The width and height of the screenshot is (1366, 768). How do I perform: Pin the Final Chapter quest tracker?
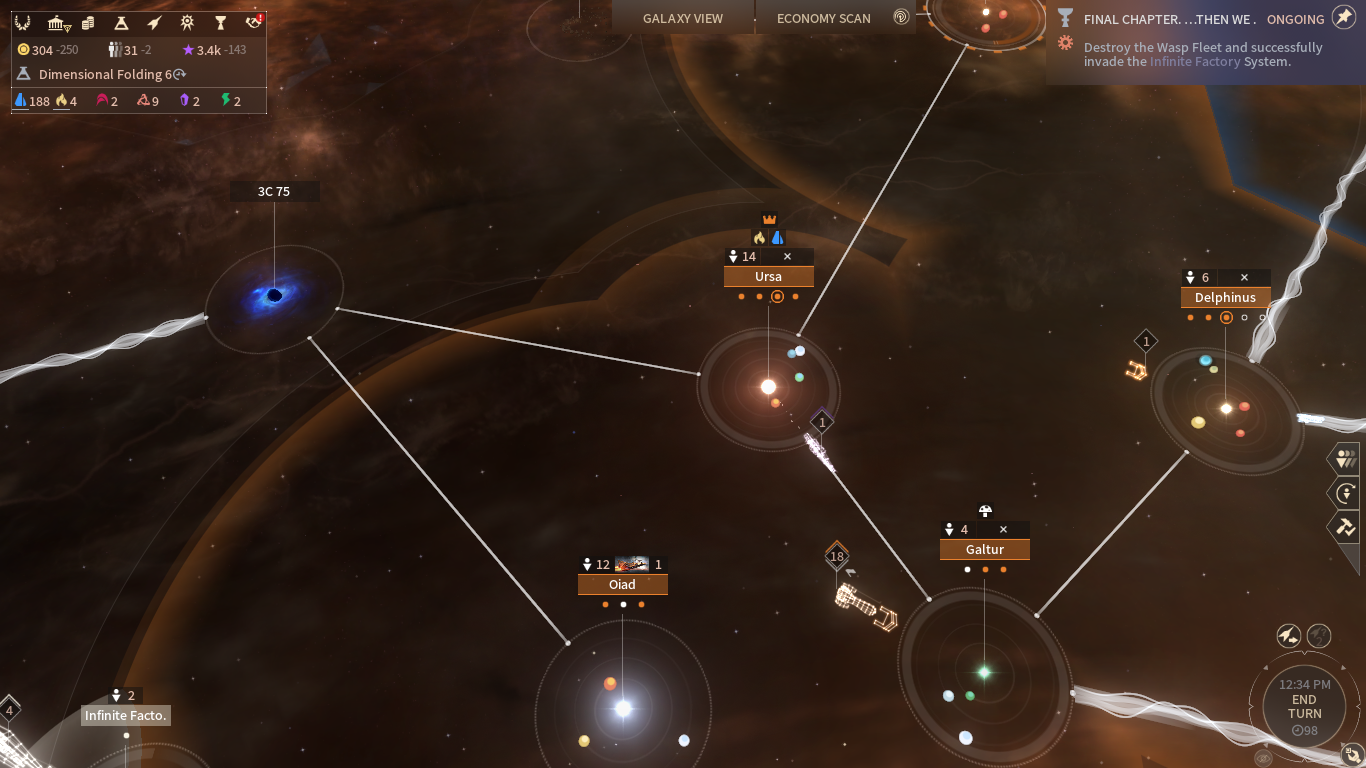click(1344, 18)
